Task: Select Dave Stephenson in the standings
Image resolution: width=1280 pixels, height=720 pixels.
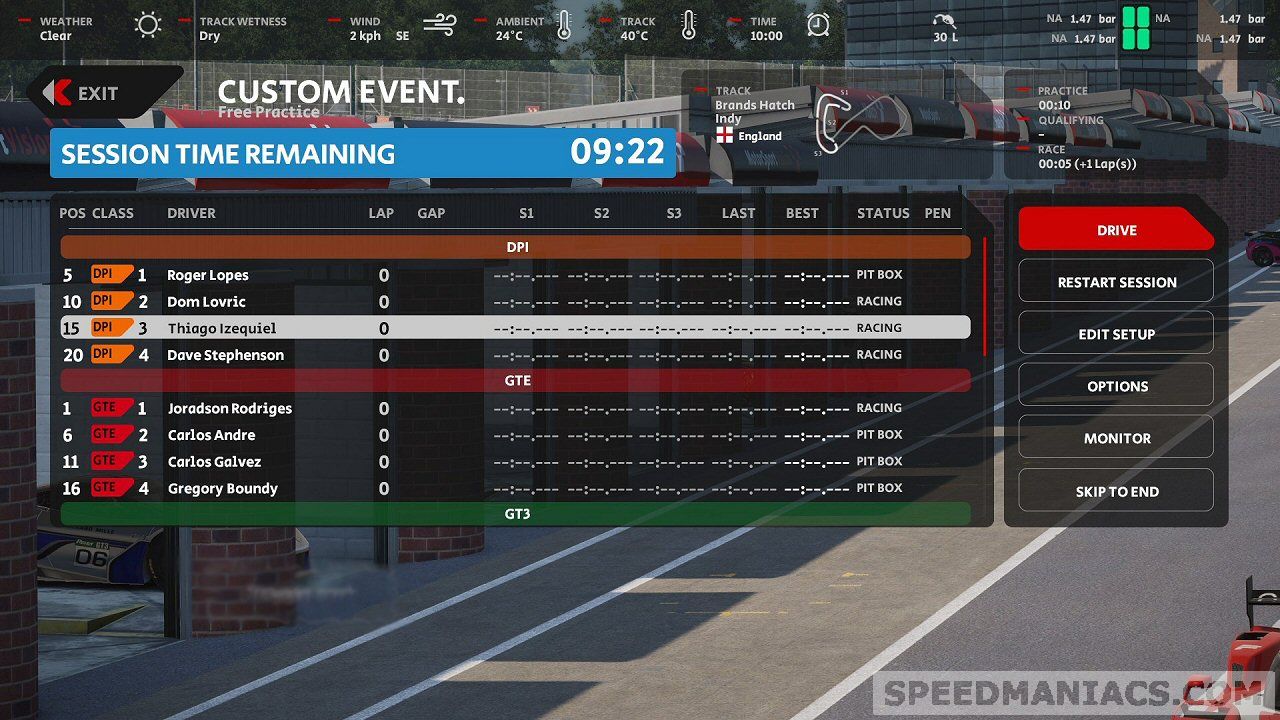Action: tap(225, 355)
